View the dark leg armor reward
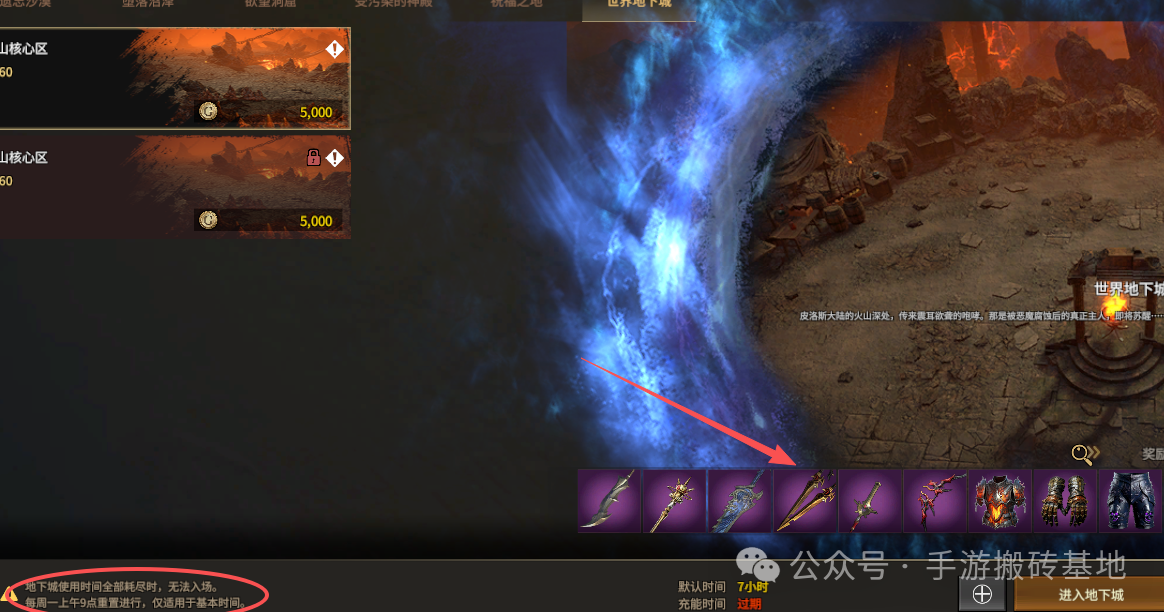This screenshot has width=1164, height=612. coord(1131,500)
